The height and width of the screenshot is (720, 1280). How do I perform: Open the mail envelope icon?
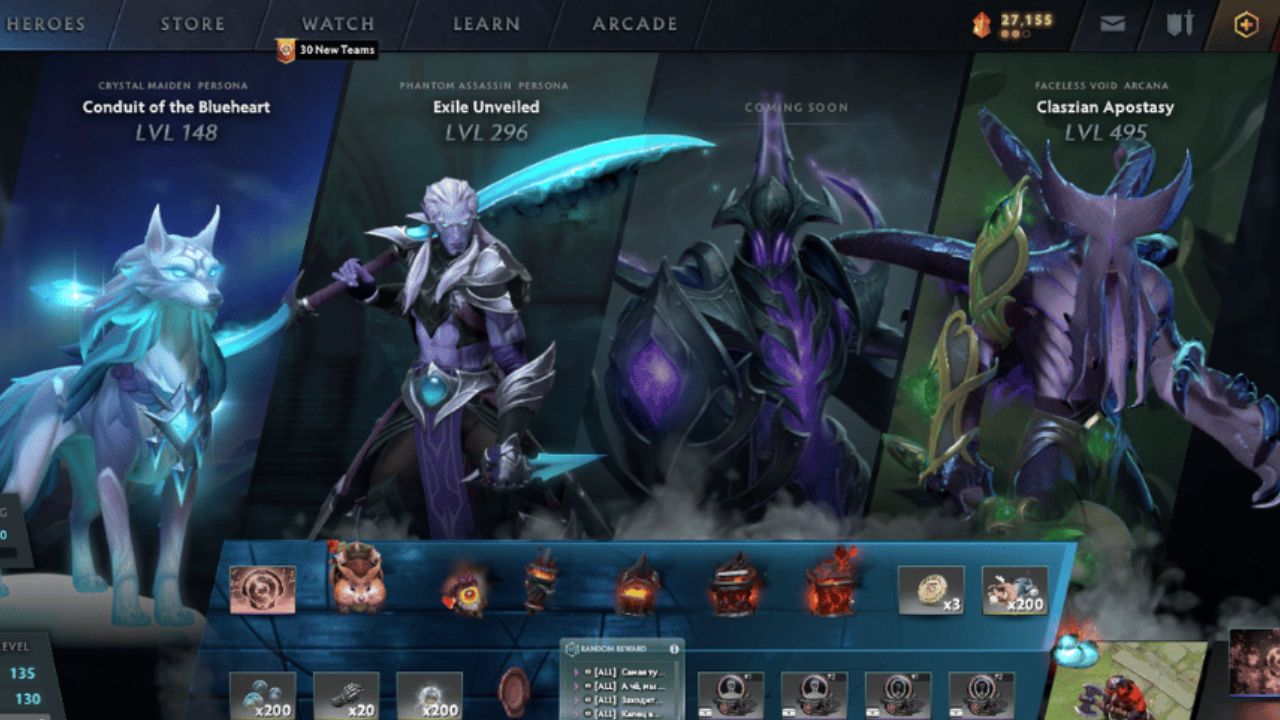pos(1112,24)
